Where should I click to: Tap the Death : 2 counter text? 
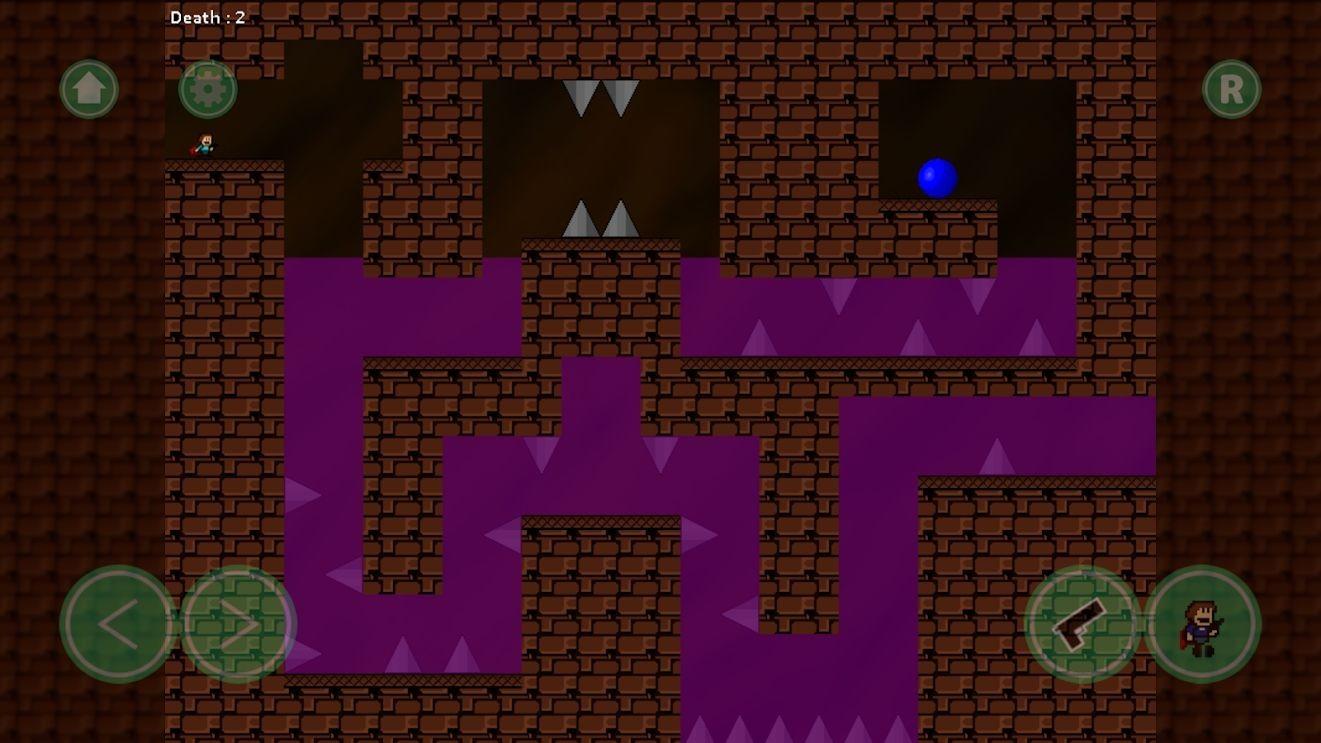click(210, 17)
